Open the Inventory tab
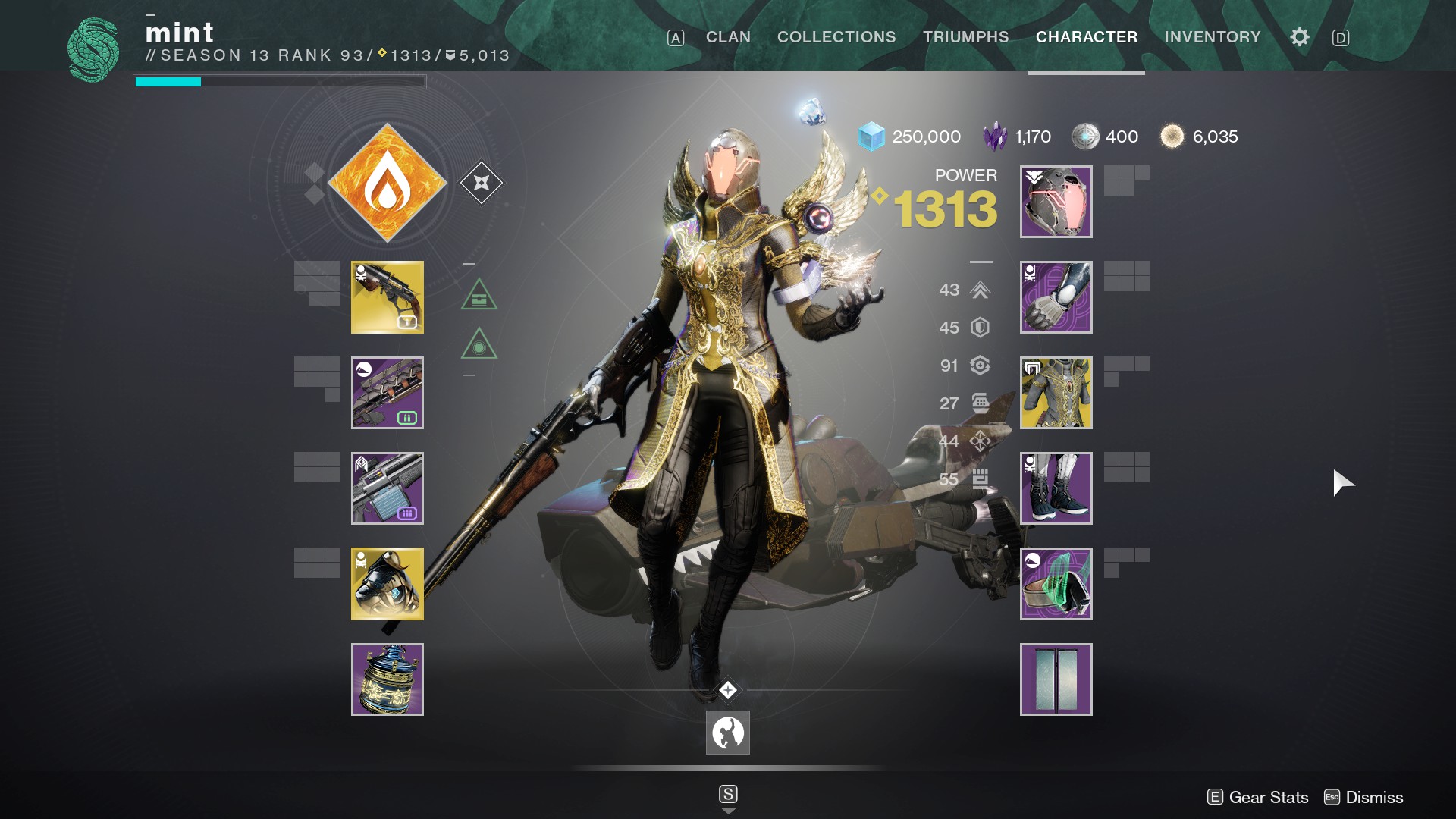The width and height of the screenshot is (1456, 819). tap(1213, 37)
